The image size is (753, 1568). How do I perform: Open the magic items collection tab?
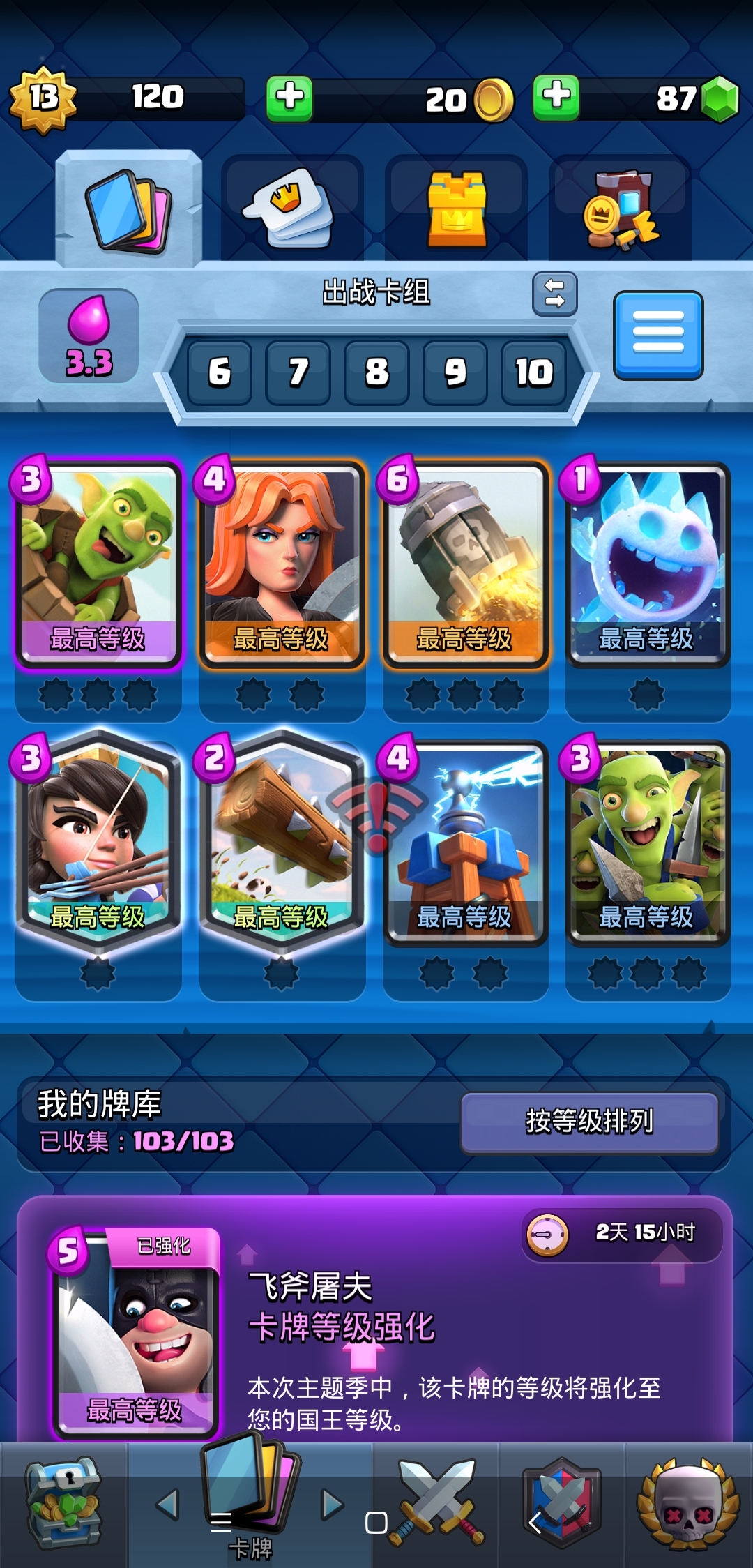click(x=620, y=209)
